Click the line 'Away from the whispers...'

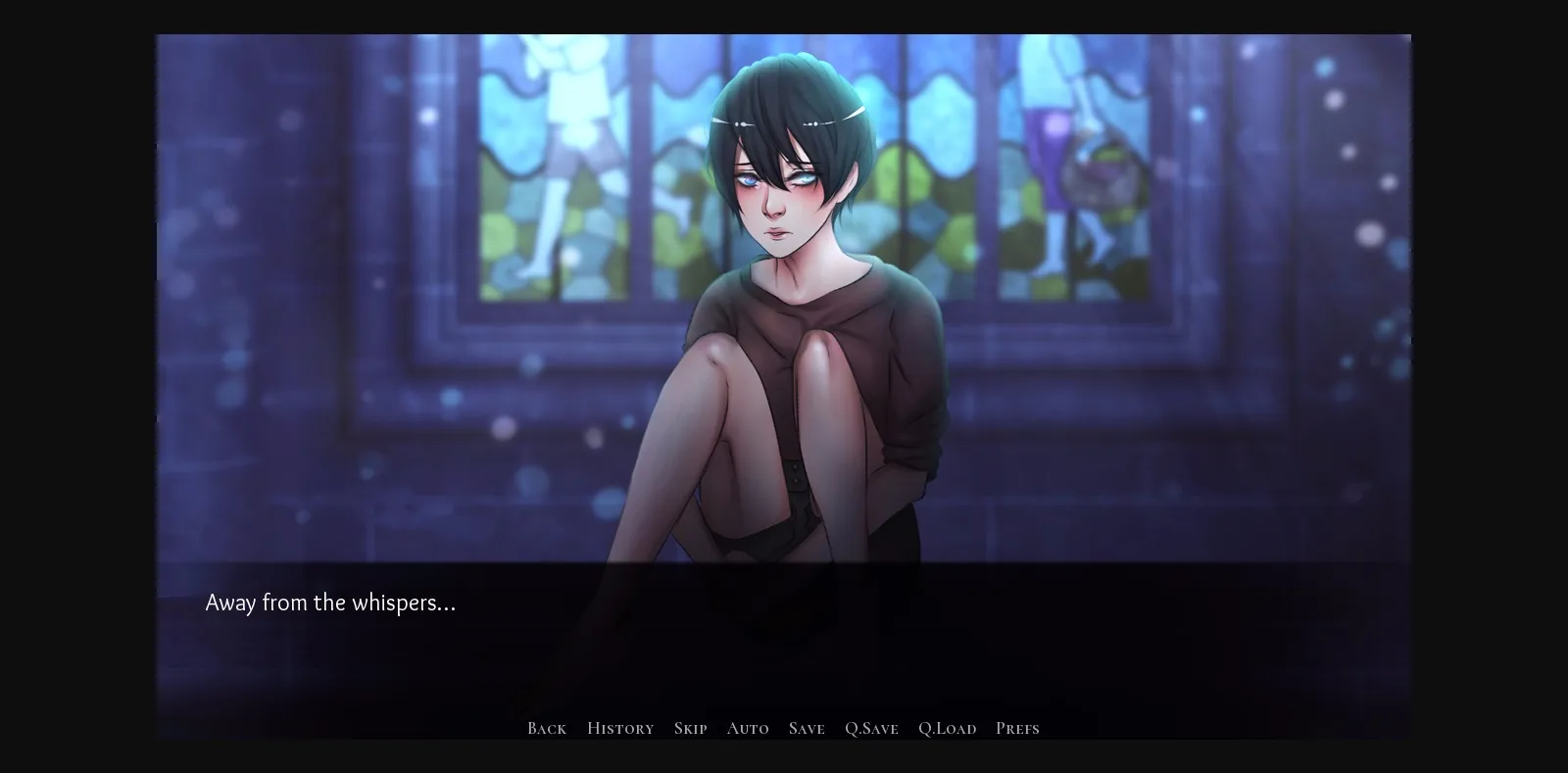point(330,603)
